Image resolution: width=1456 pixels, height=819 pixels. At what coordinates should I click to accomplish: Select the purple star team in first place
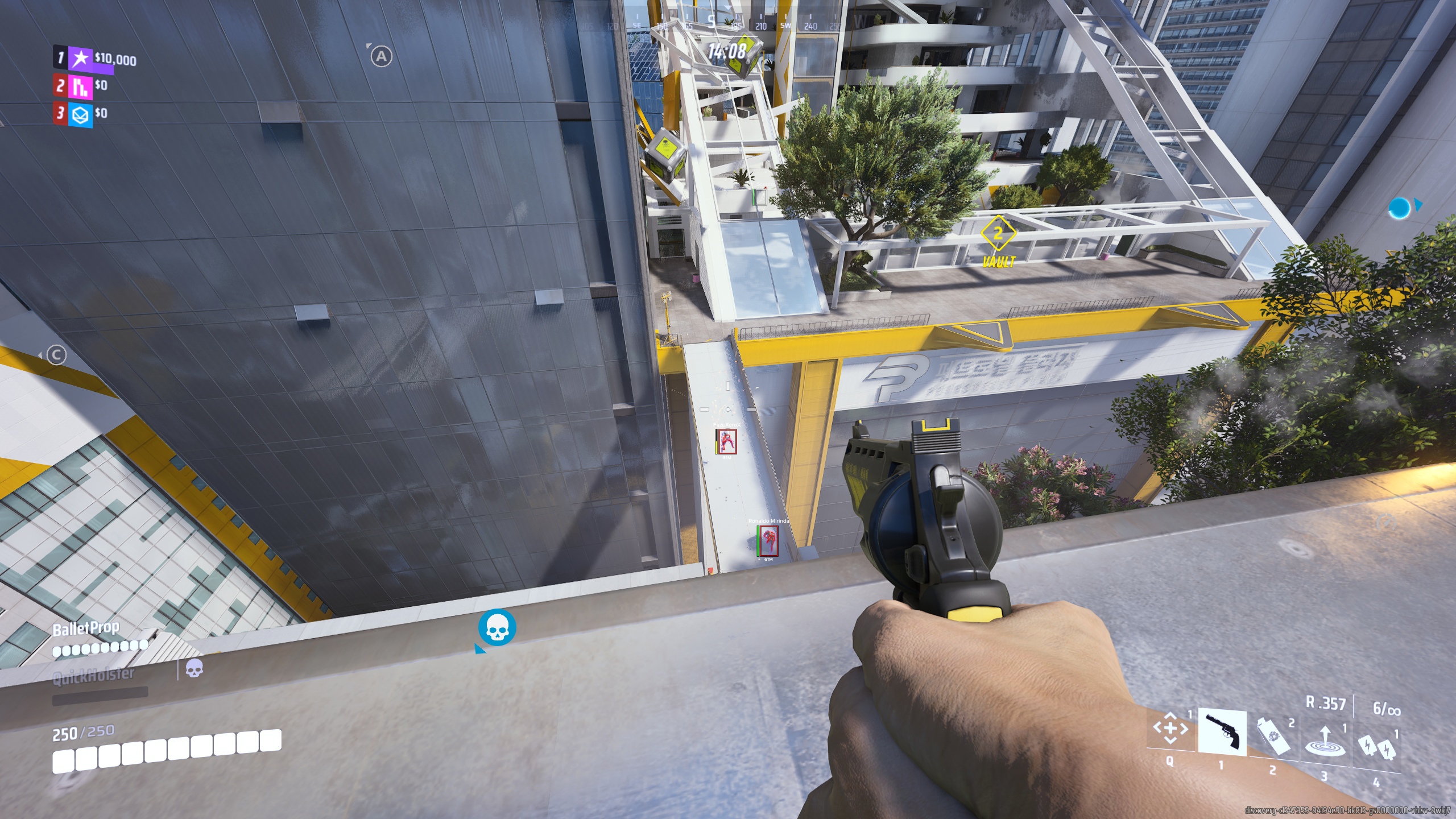[x=81, y=57]
